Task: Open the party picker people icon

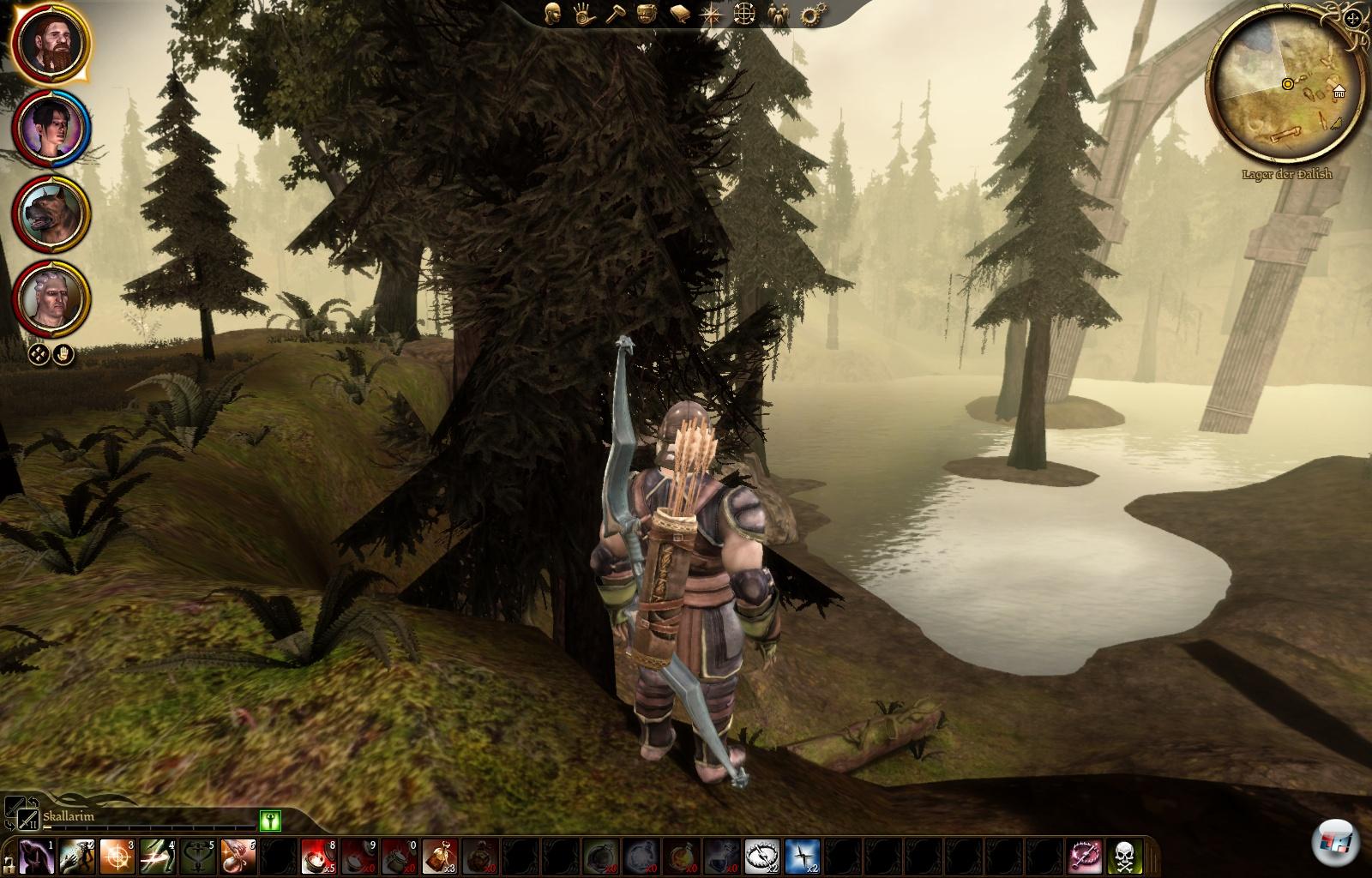Action: 777,15
